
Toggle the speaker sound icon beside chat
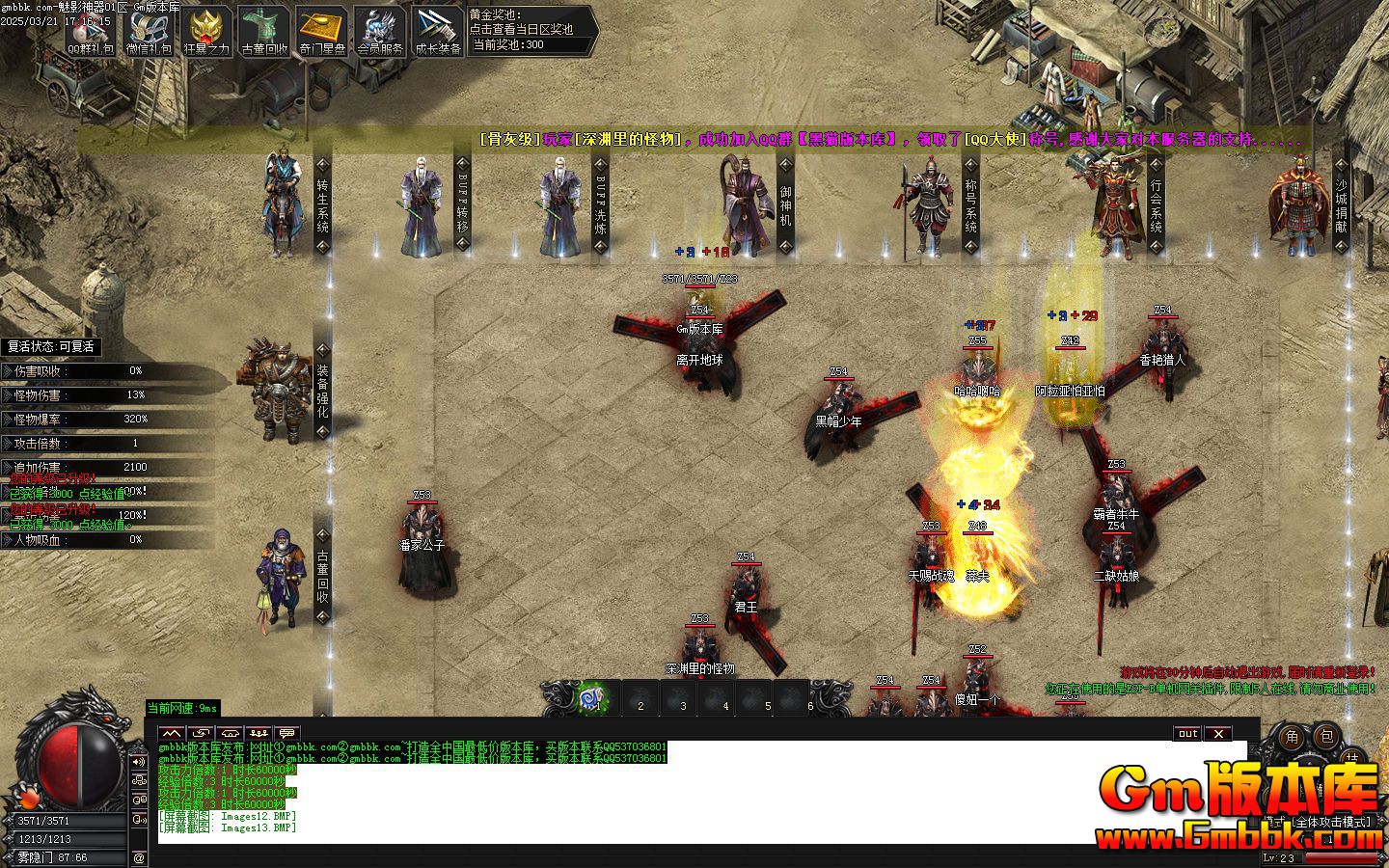[x=138, y=762]
